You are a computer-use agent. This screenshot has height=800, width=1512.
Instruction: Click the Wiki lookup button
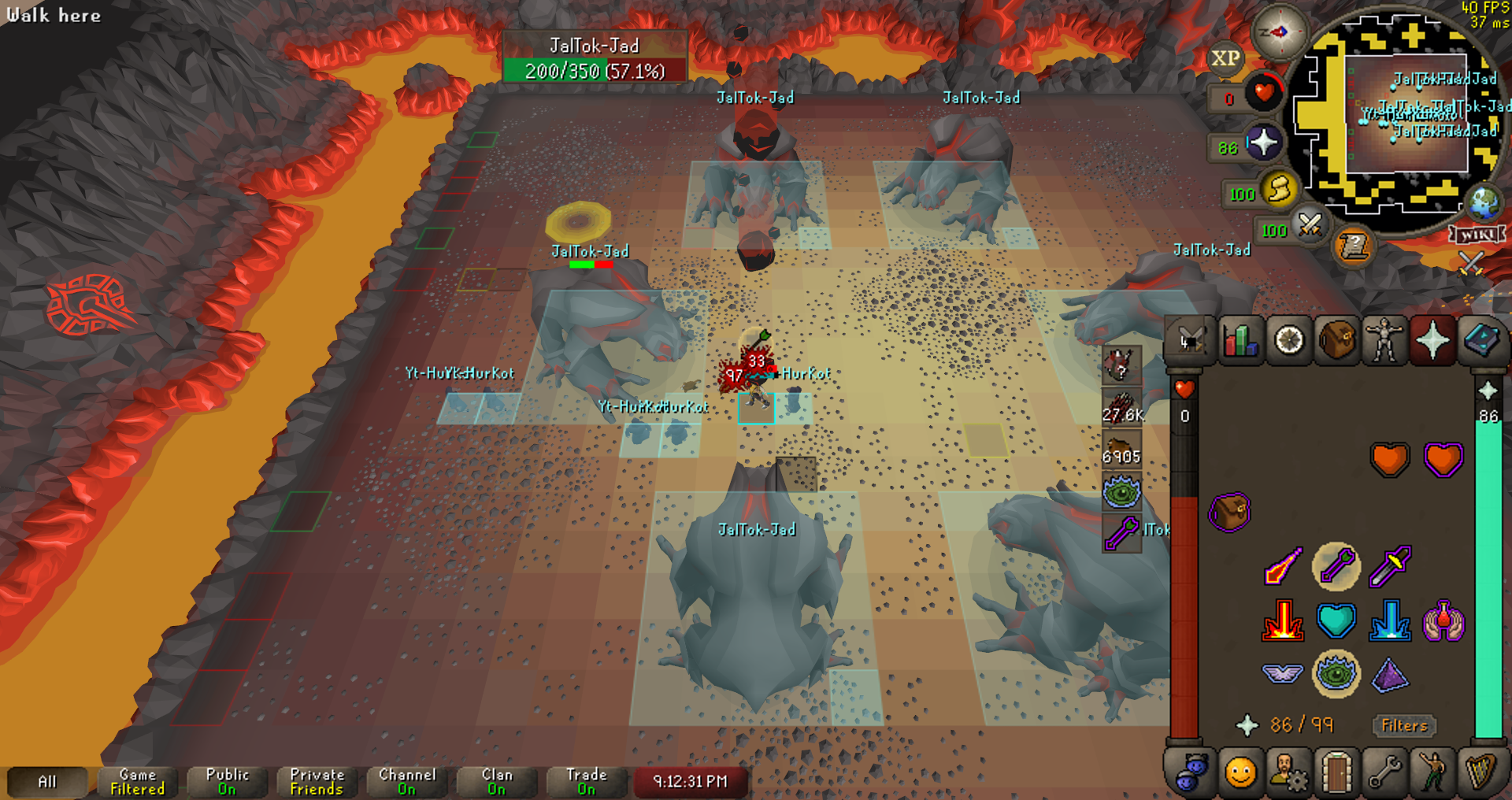coord(1477,235)
